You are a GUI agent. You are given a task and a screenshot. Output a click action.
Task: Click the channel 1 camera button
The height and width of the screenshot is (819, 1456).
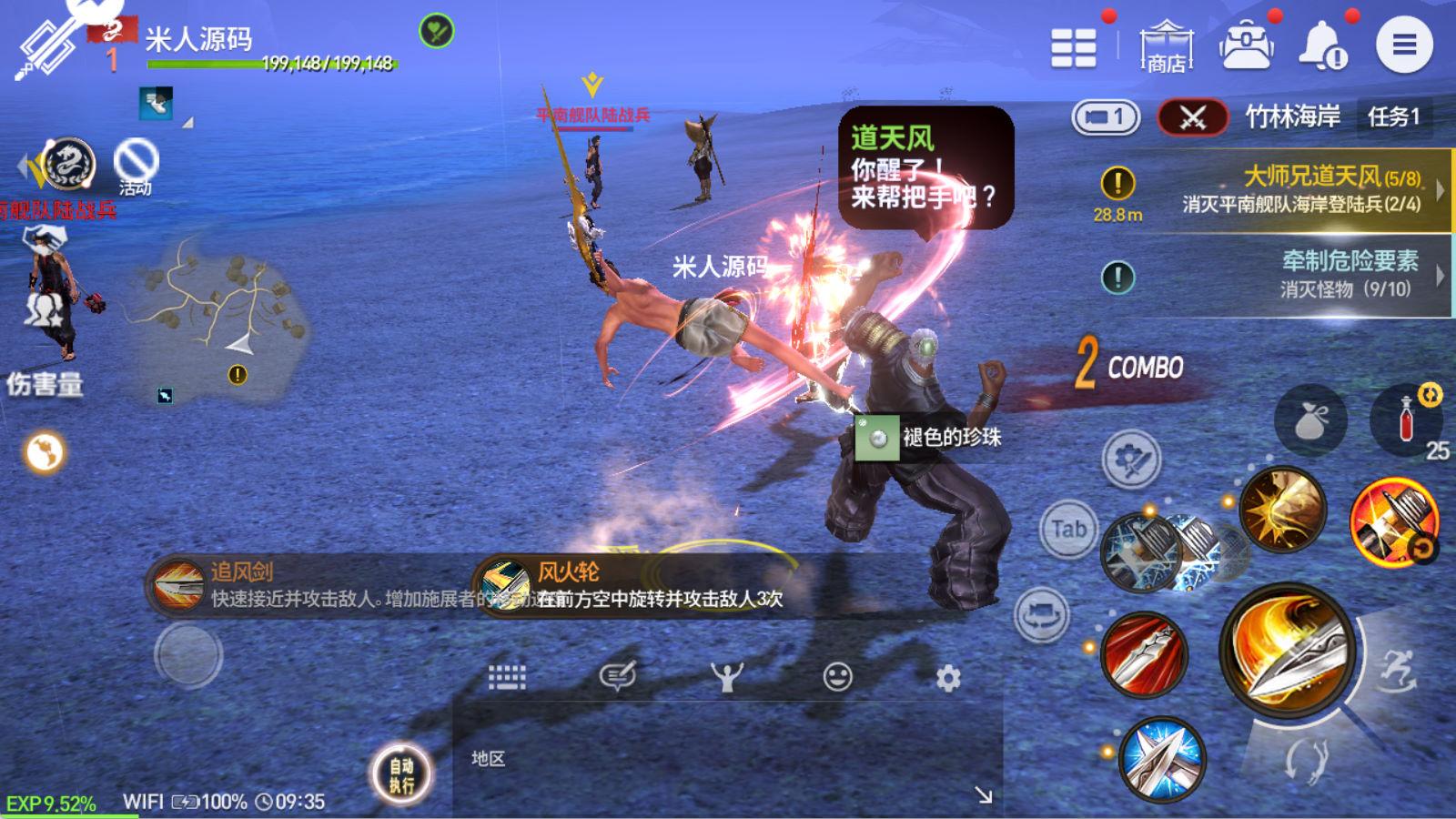pyautogui.click(x=1106, y=117)
